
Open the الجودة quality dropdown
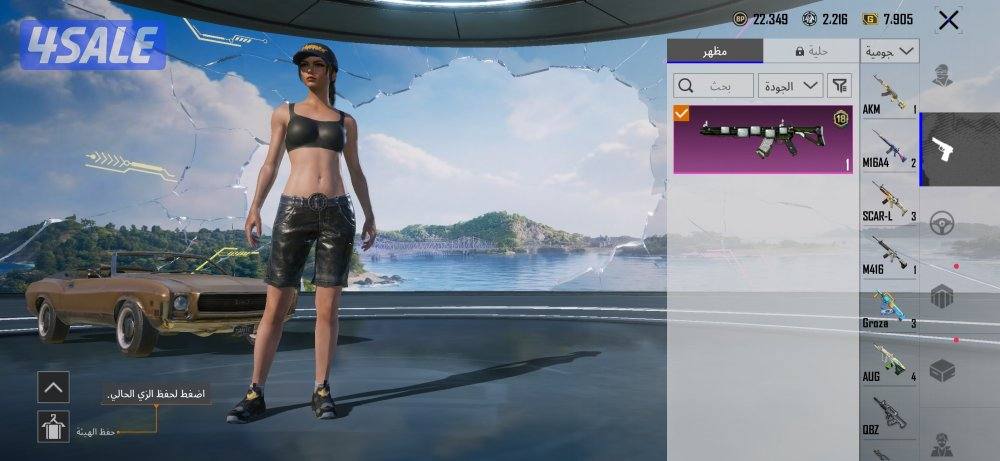790,86
